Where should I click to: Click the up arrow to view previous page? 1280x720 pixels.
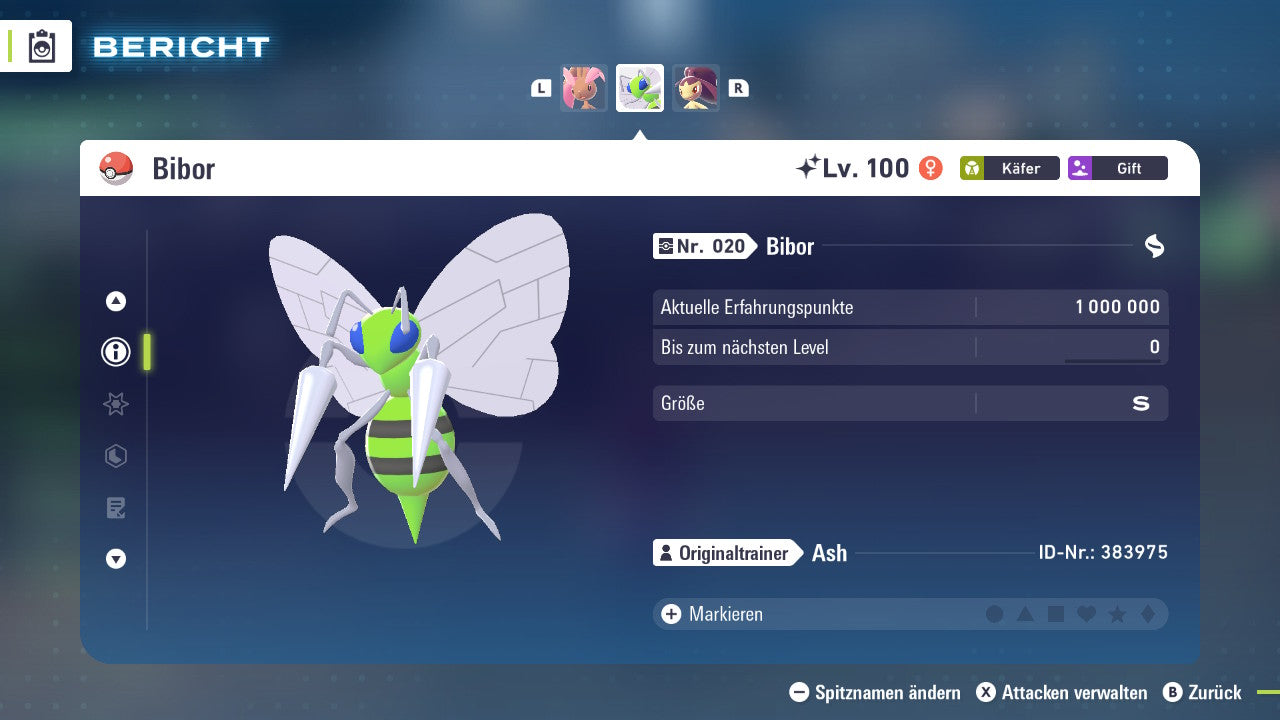click(115, 300)
